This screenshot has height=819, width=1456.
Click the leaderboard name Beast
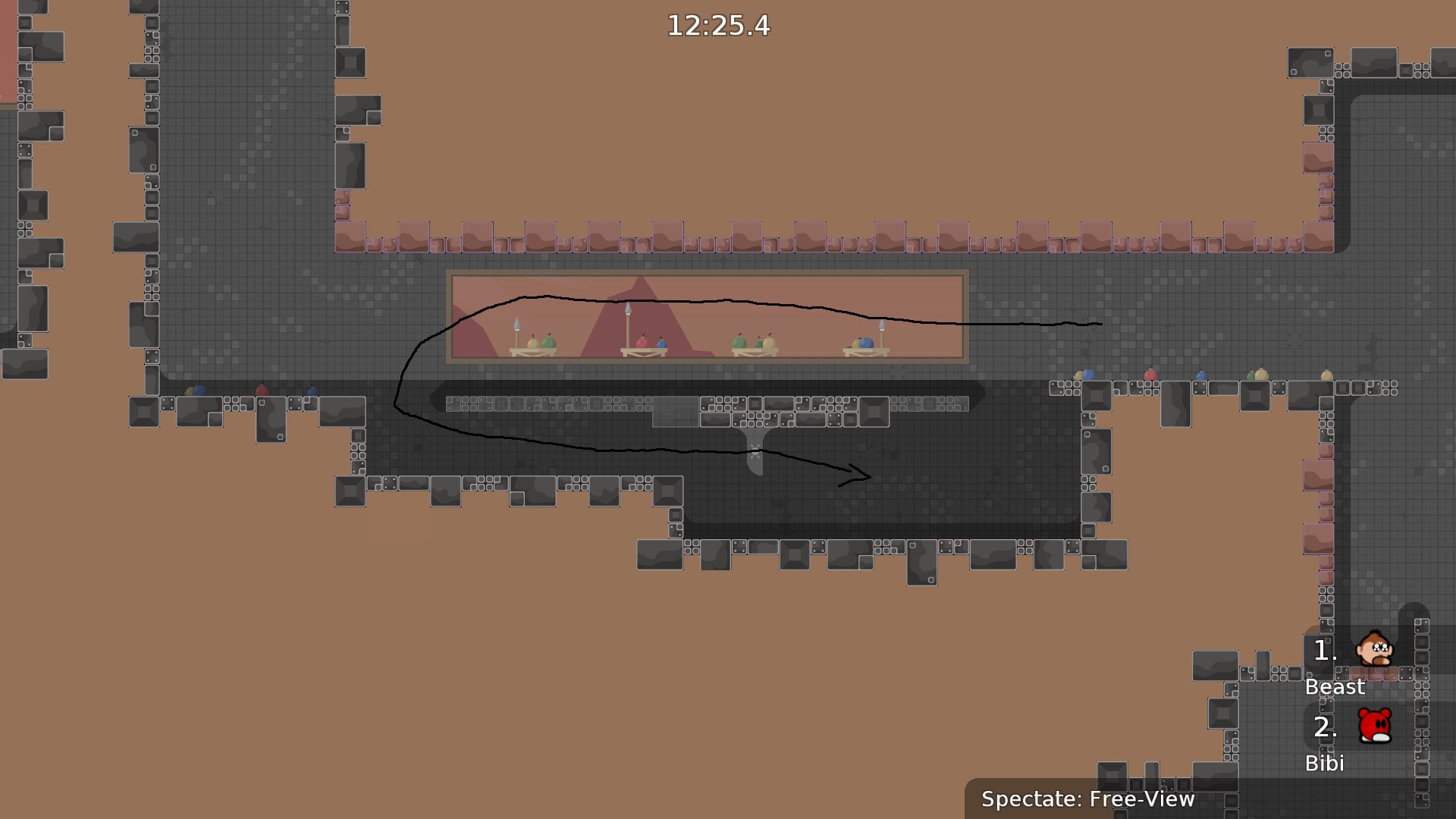pos(1335,687)
